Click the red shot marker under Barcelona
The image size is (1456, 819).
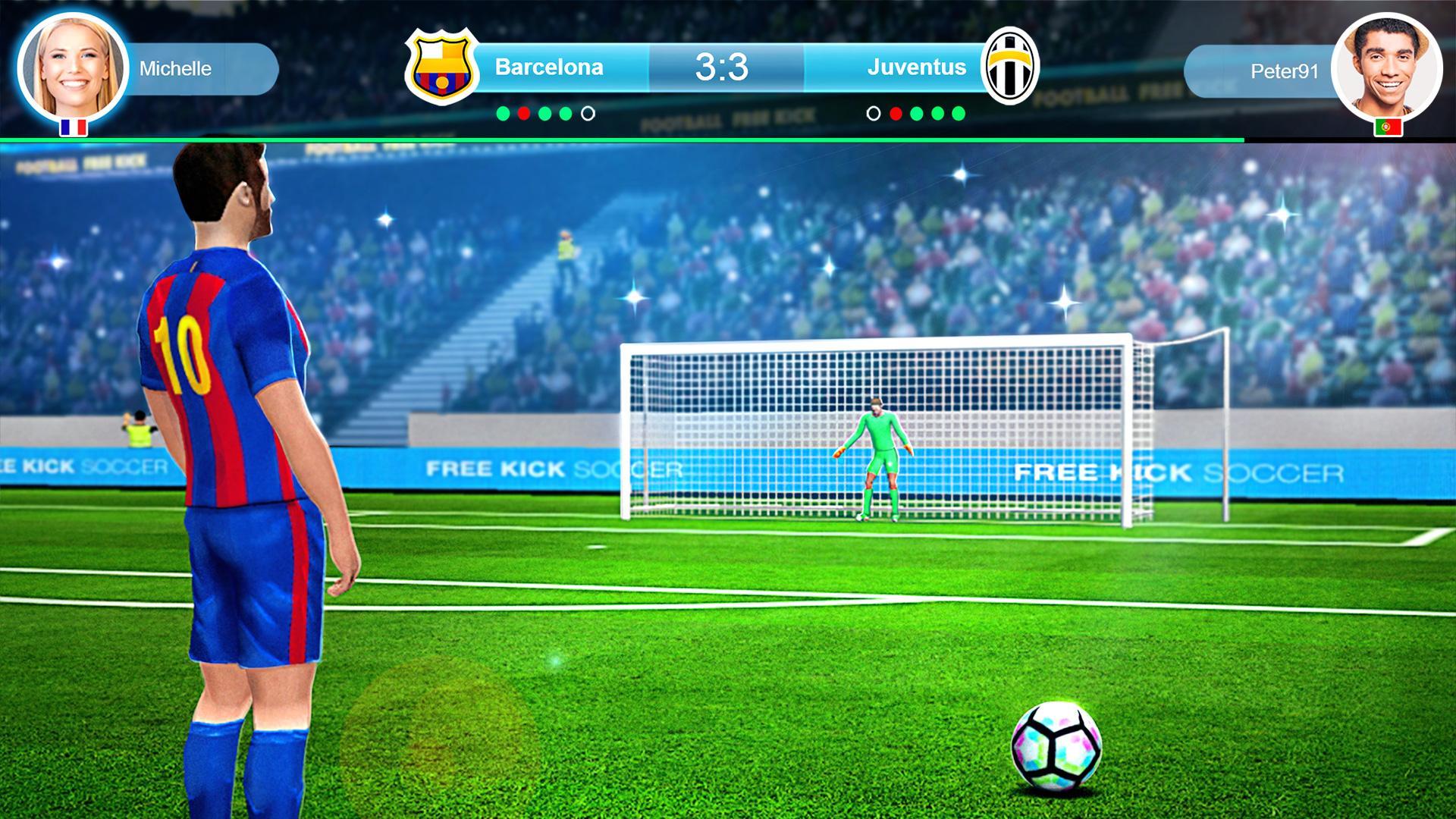click(x=522, y=112)
